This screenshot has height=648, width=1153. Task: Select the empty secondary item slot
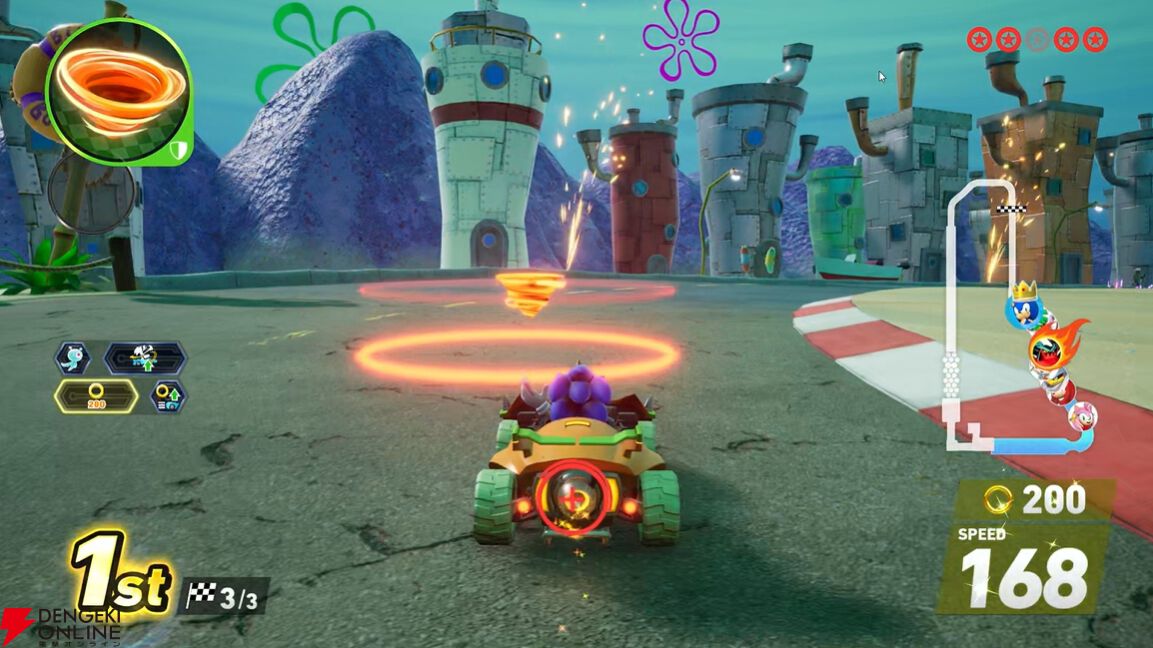tap(91, 193)
